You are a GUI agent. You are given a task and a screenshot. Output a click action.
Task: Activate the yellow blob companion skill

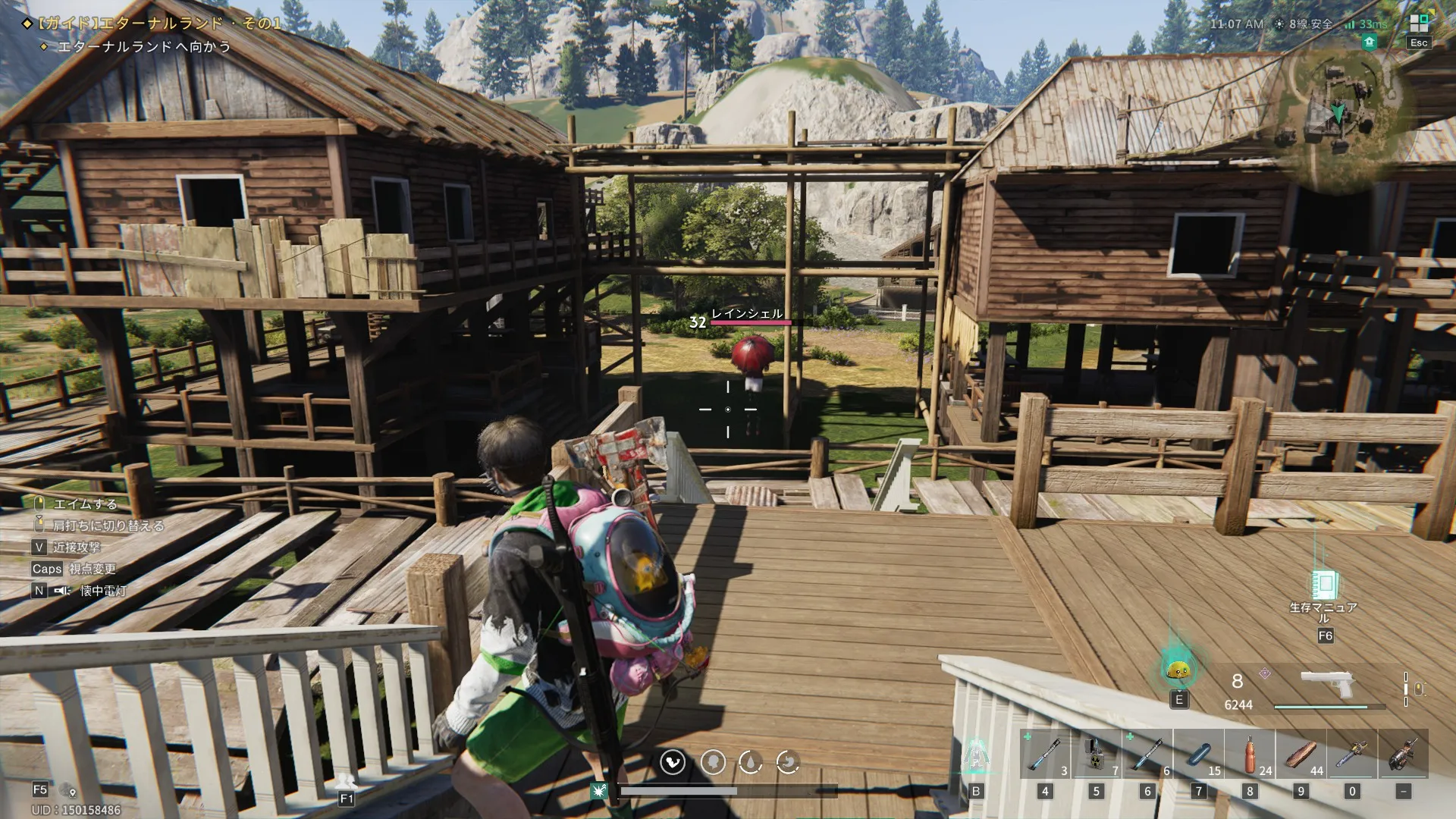(x=1178, y=670)
